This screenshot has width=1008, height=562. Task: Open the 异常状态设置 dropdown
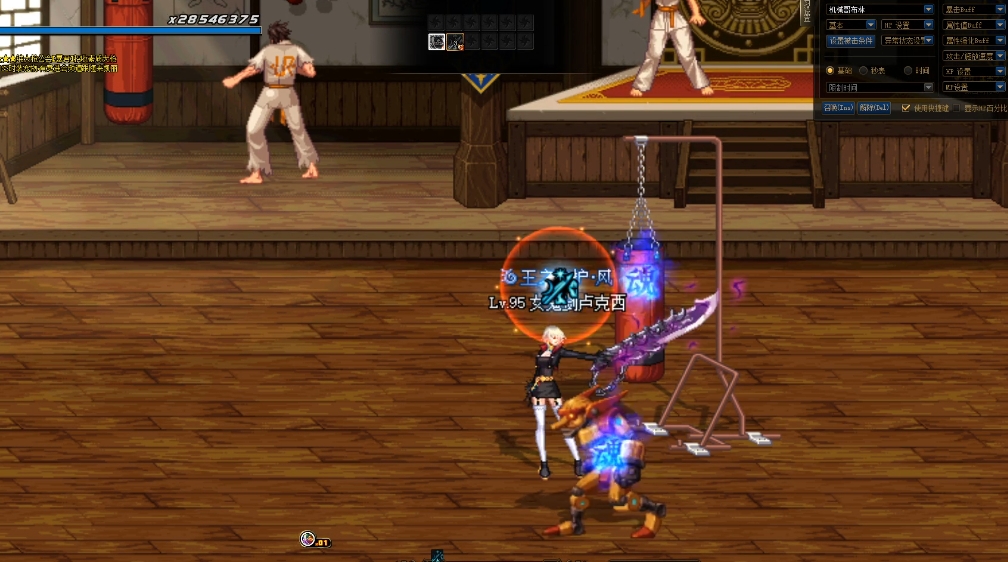pos(928,41)
